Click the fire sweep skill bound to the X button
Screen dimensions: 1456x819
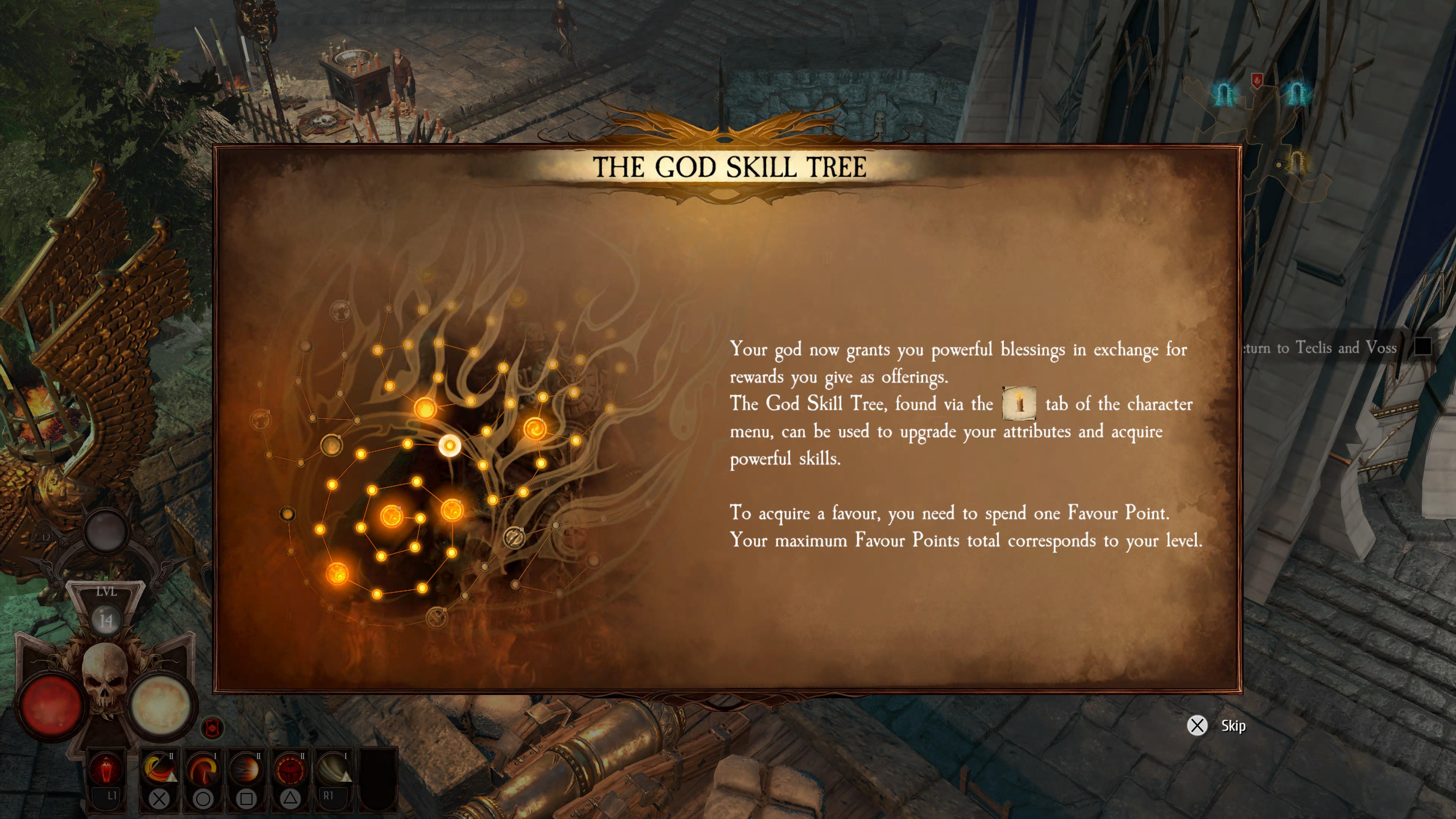click(159, 770)
